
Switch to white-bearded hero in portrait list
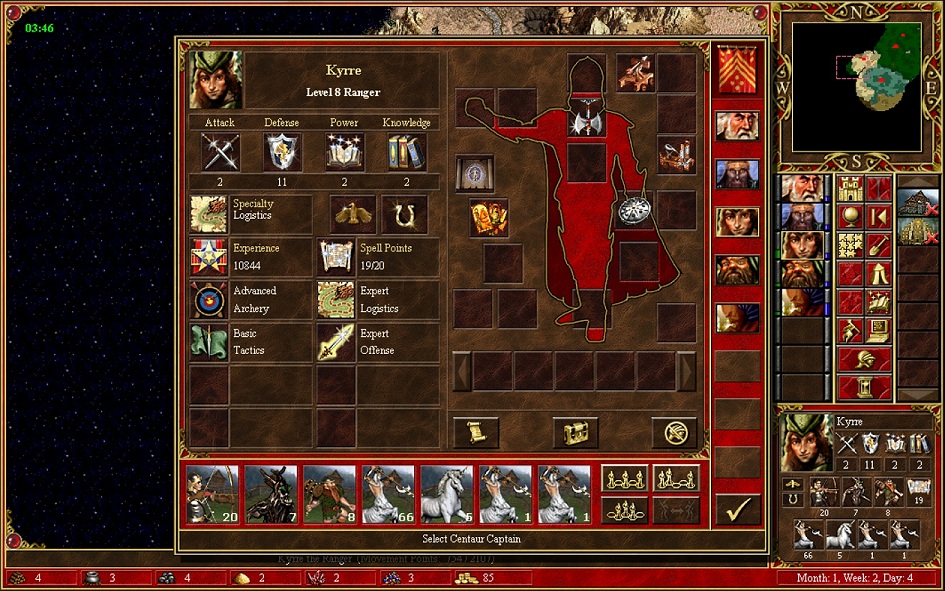(737, 126)
